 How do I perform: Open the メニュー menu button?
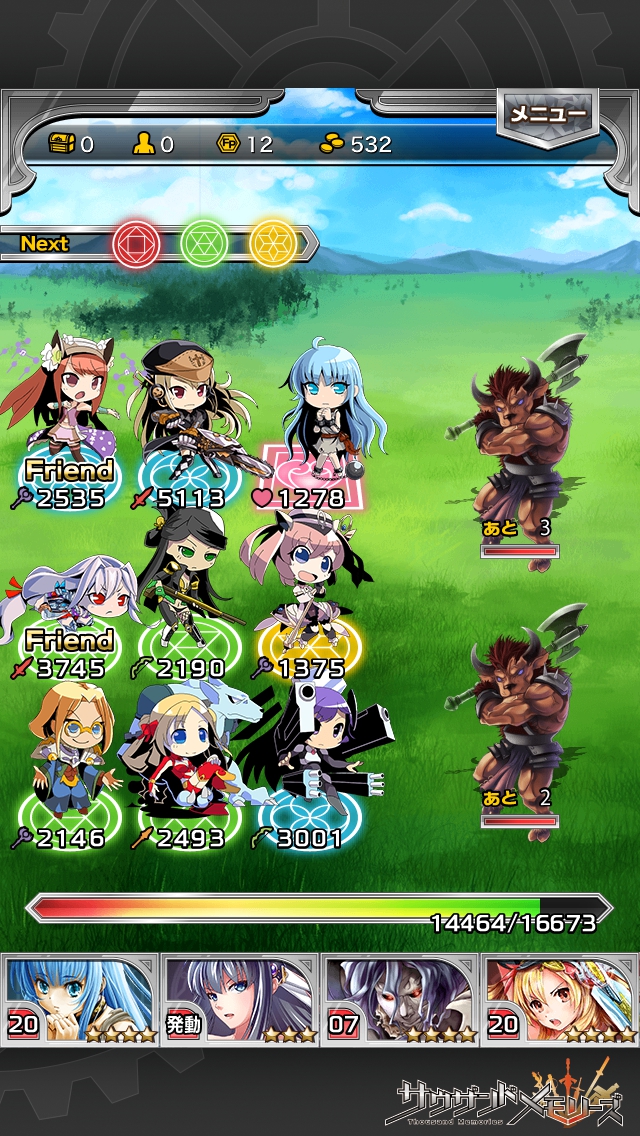547,114
